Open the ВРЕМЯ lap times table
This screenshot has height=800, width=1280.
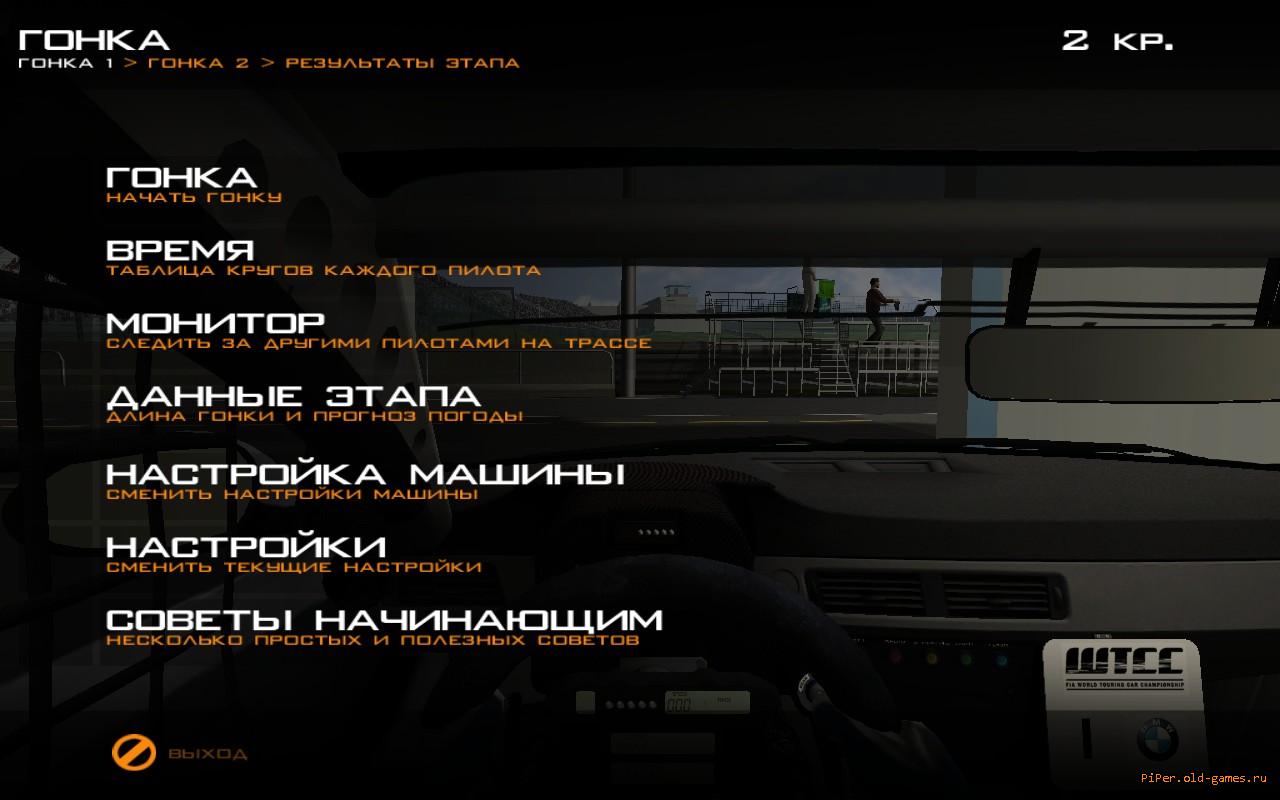coord(180,251)
